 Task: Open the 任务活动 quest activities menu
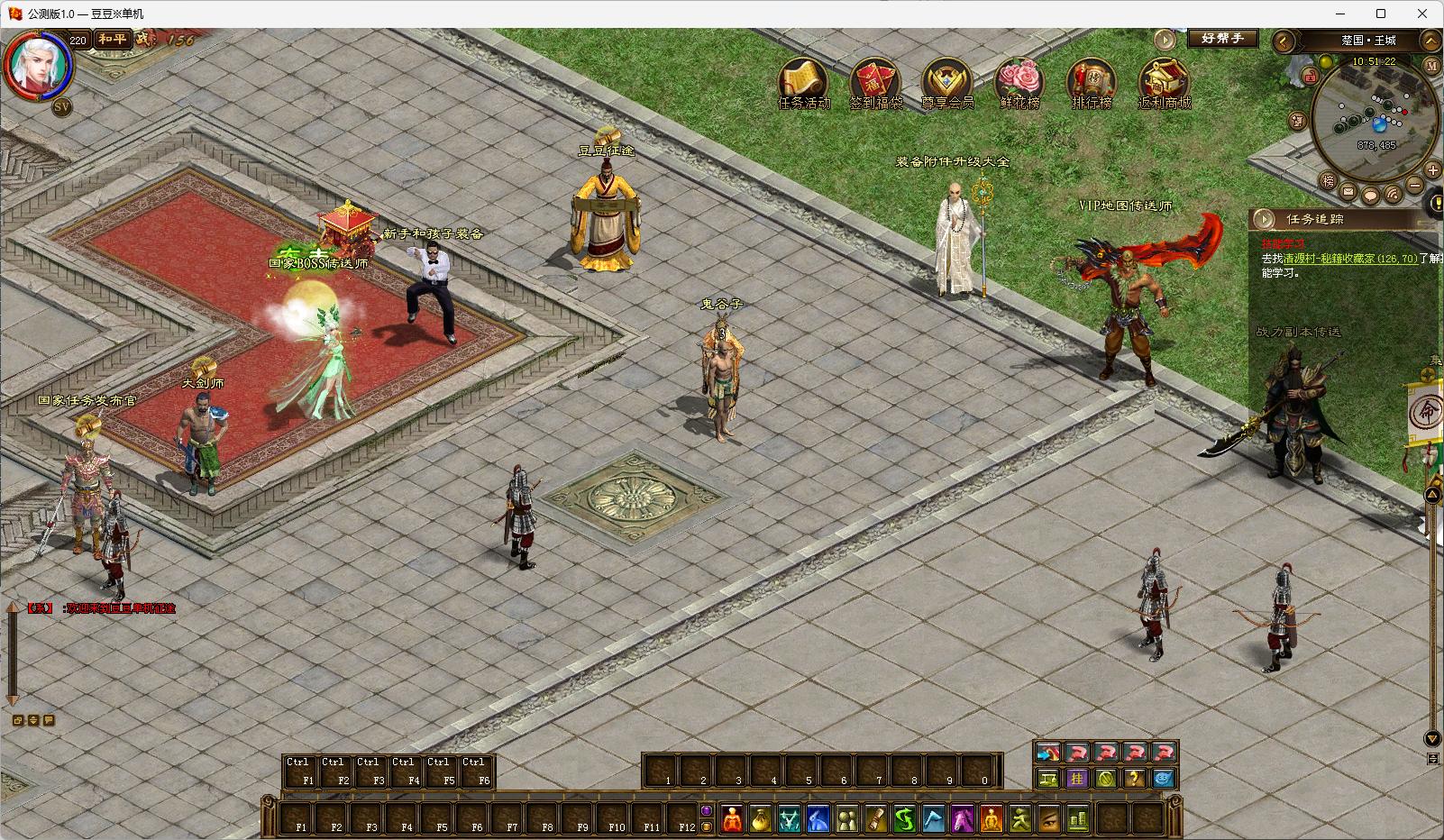click(803, 81)
